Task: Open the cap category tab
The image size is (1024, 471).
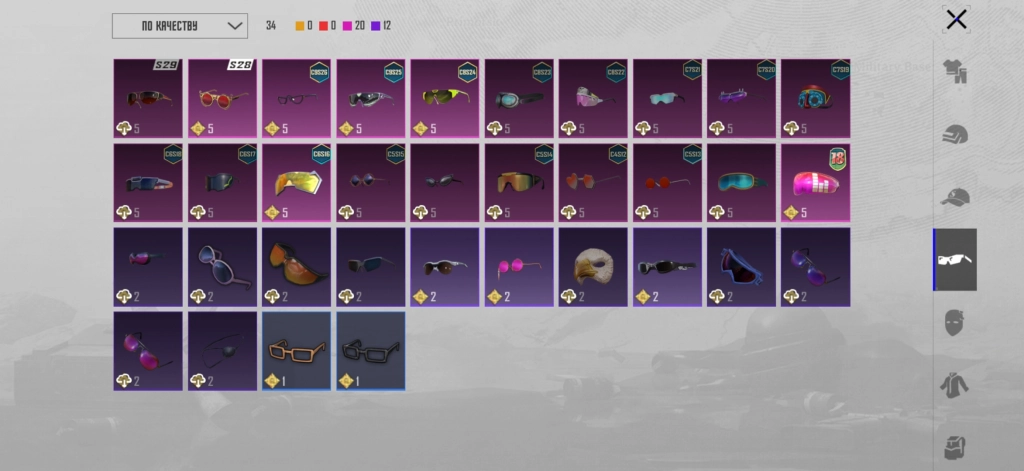Action: tap(956, 196)
